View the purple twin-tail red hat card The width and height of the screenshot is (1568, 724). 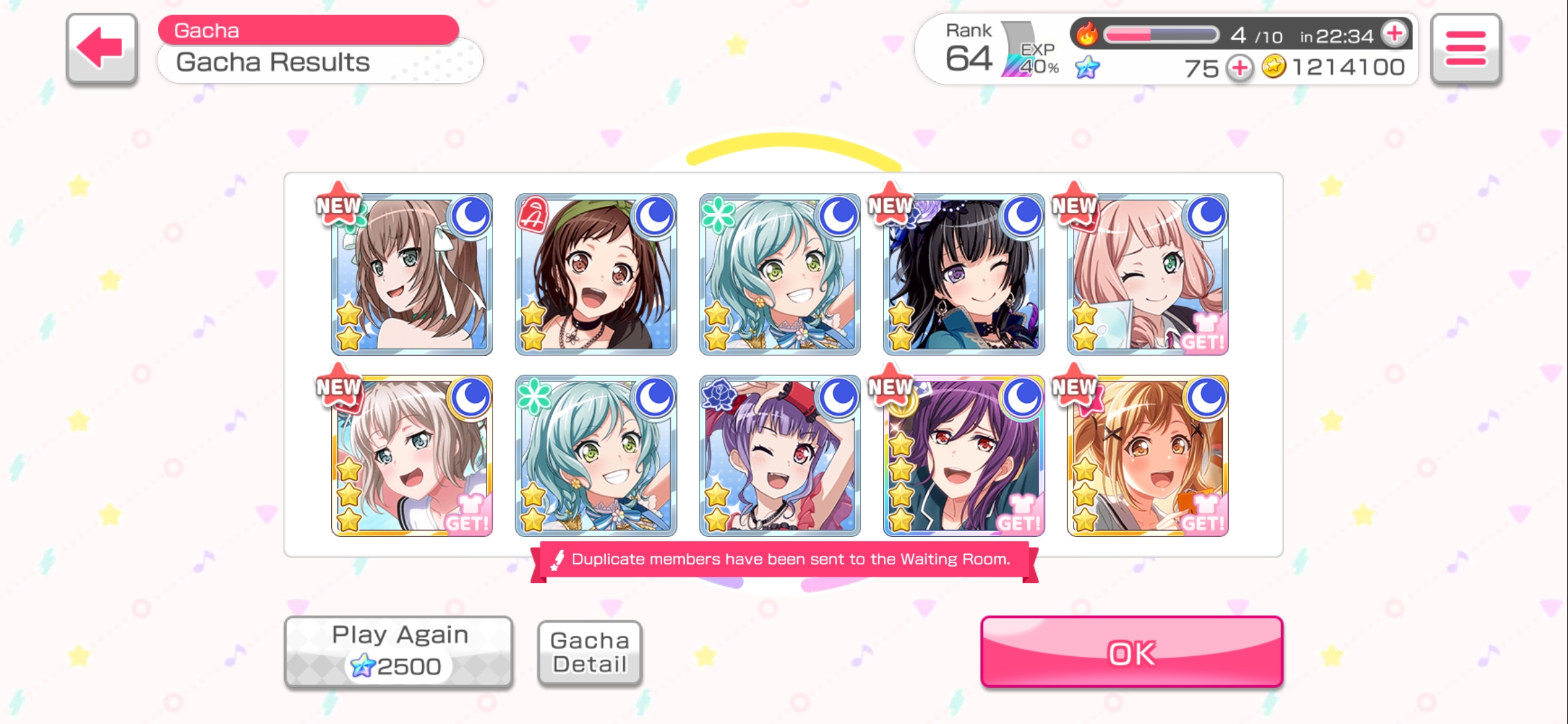click(779, 456)
